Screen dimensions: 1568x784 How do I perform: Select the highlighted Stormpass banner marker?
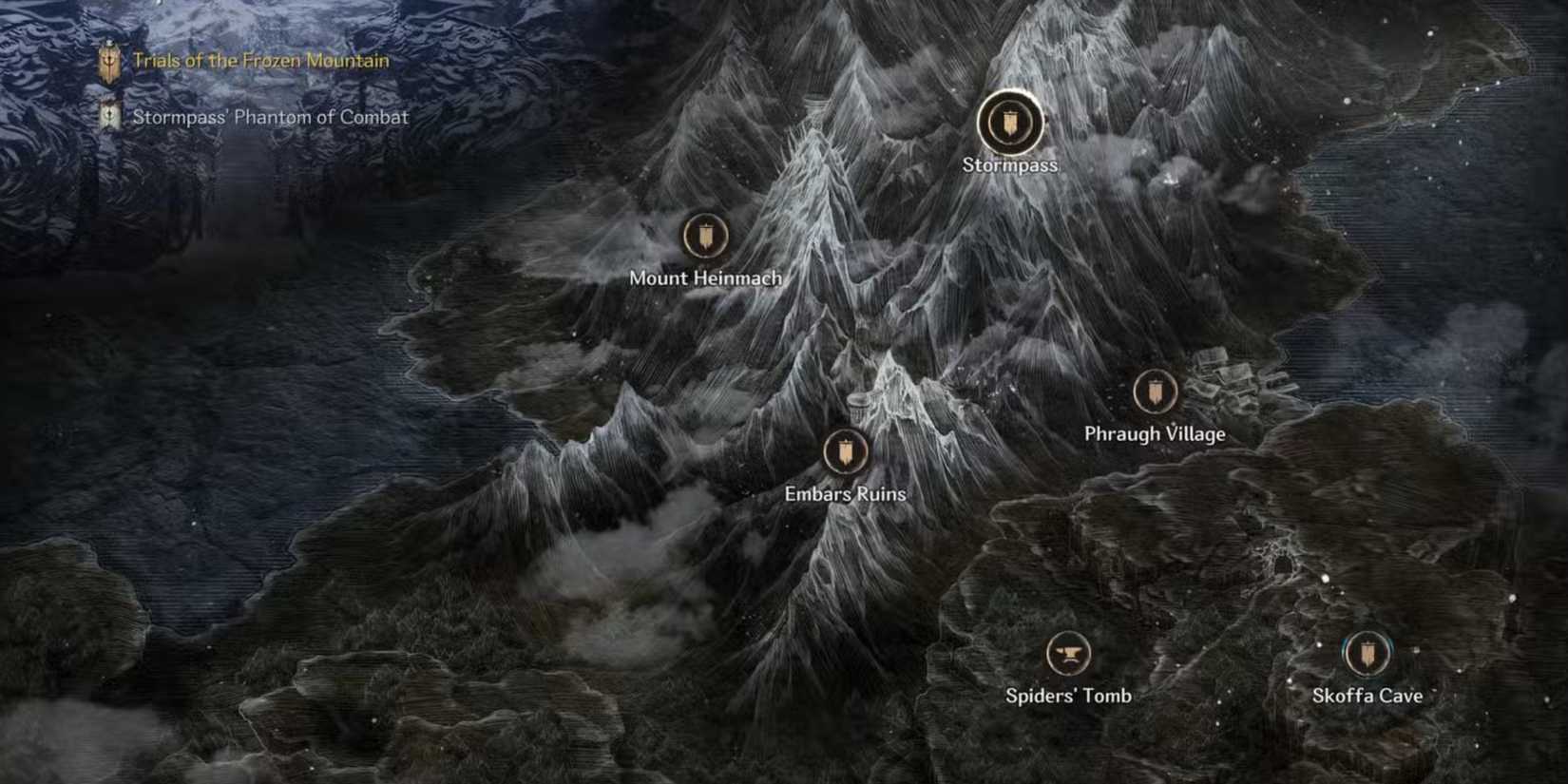click(1010, 124)
